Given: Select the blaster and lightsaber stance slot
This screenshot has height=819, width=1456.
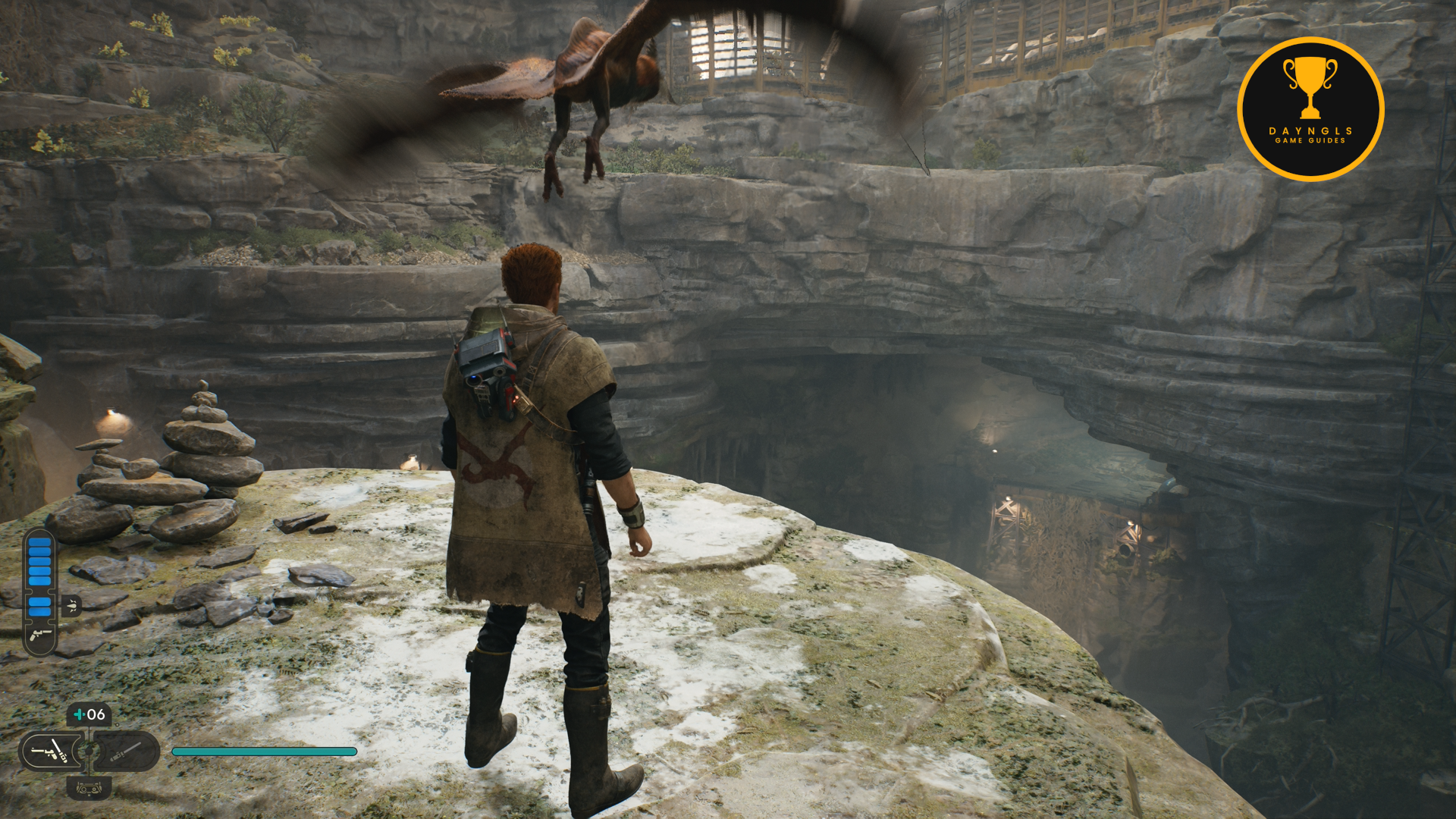Looking at the screenshot, I should click(x=50, y=752).
